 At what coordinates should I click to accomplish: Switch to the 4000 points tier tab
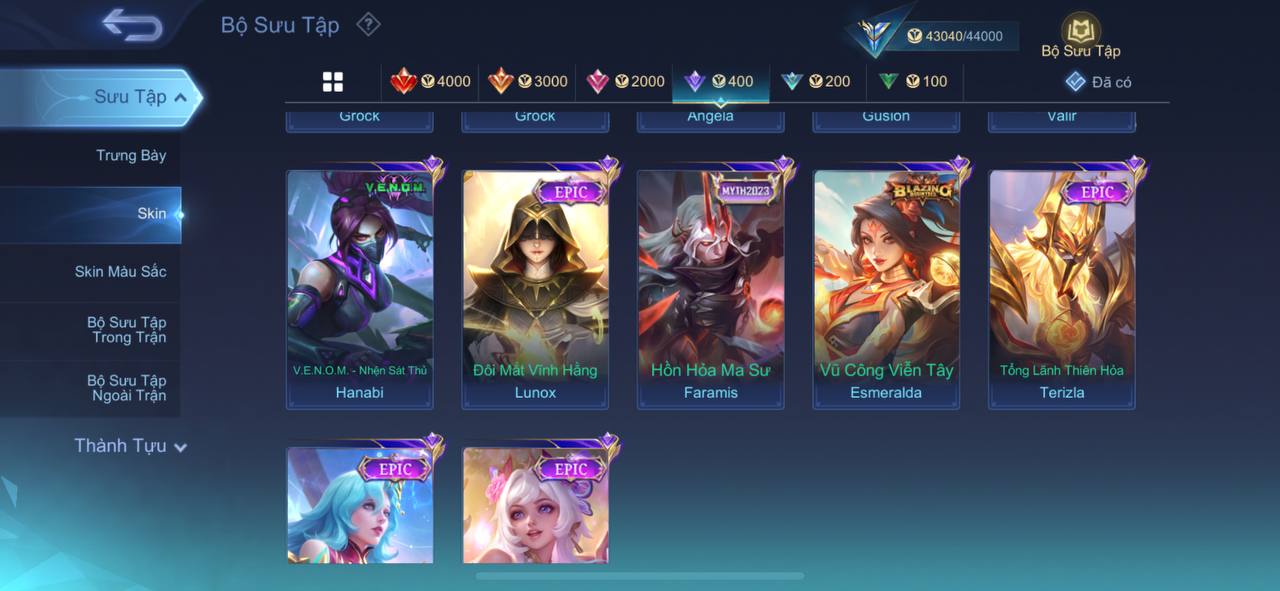click(x=430, y=82)
